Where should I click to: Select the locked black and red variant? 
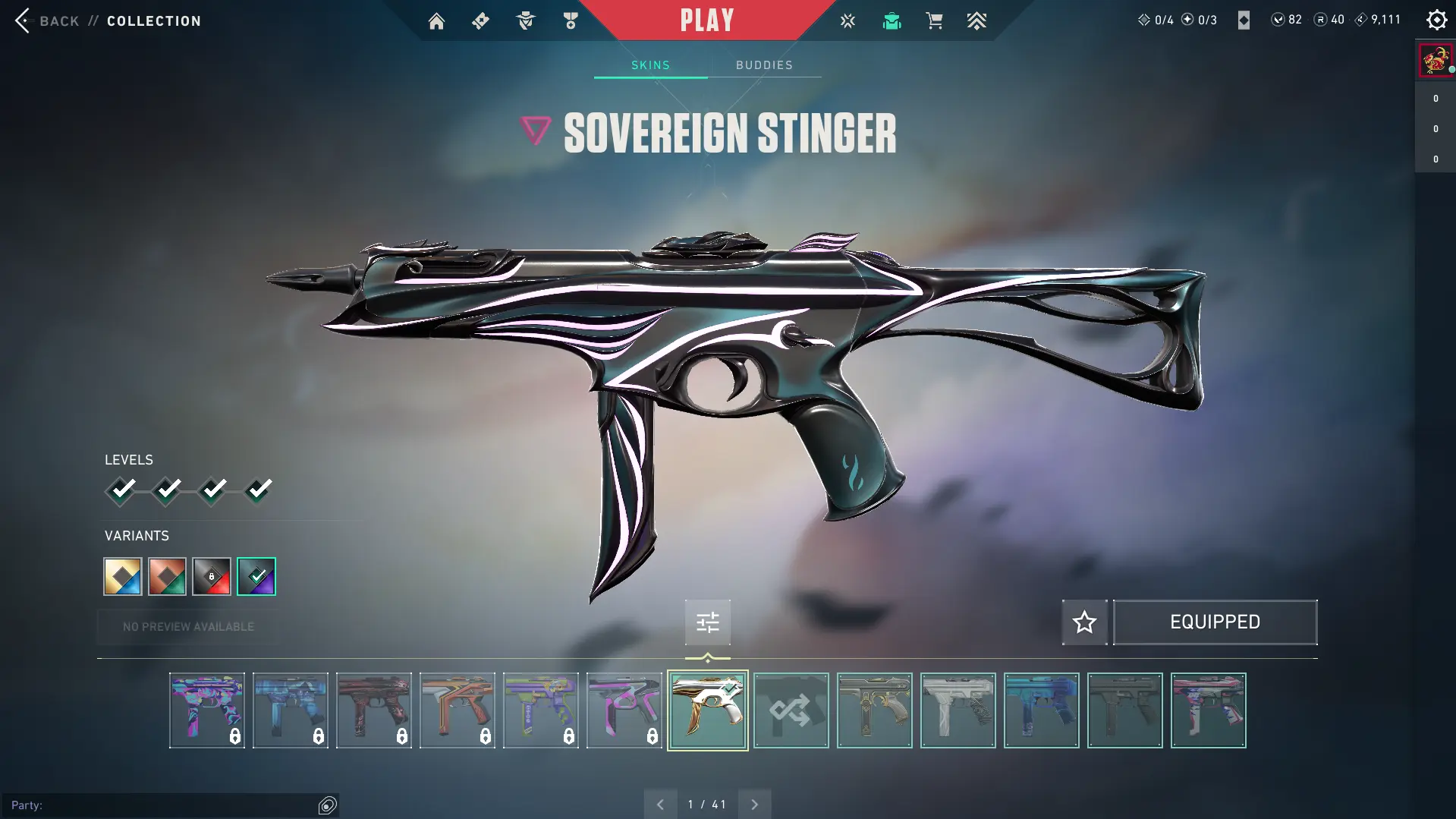tap(212, 577)
